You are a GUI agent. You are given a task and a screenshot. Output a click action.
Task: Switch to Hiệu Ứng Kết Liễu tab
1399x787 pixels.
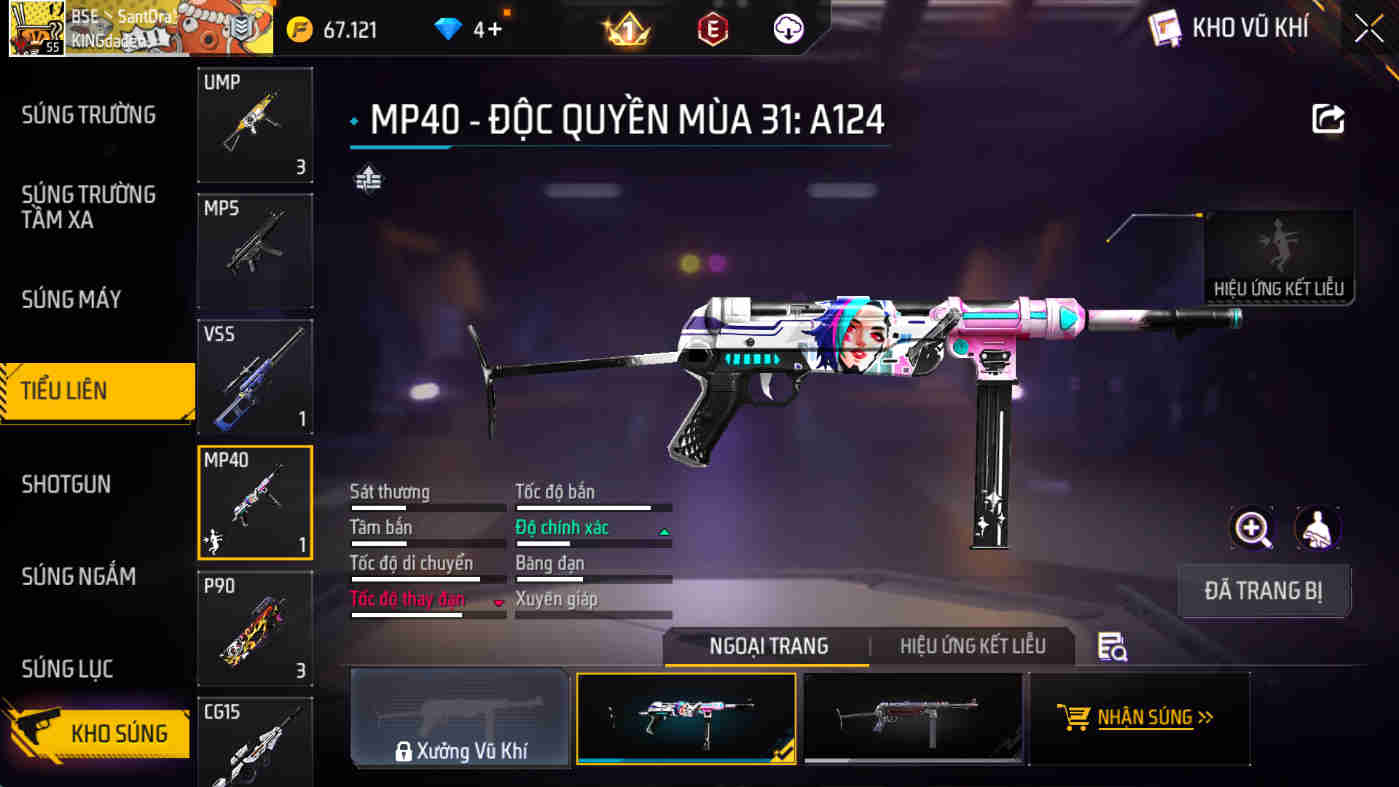pos(972,646)
